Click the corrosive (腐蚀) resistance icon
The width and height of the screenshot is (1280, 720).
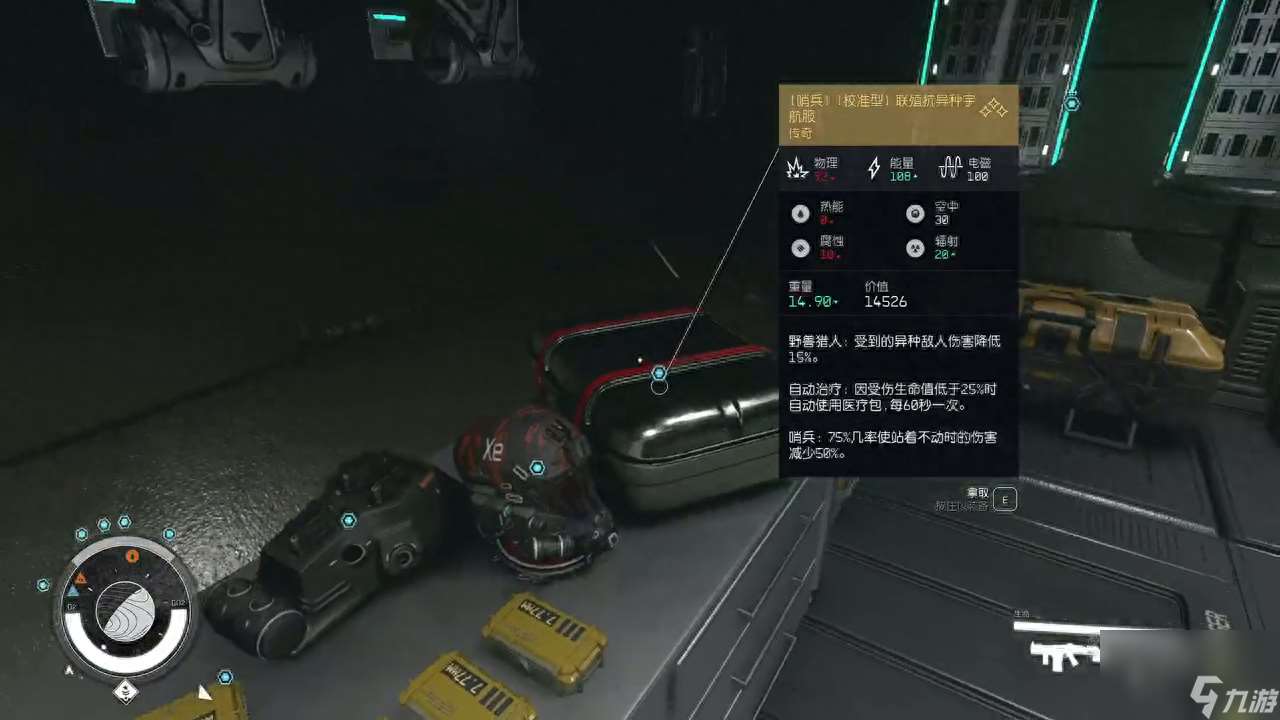coord(800,249)
